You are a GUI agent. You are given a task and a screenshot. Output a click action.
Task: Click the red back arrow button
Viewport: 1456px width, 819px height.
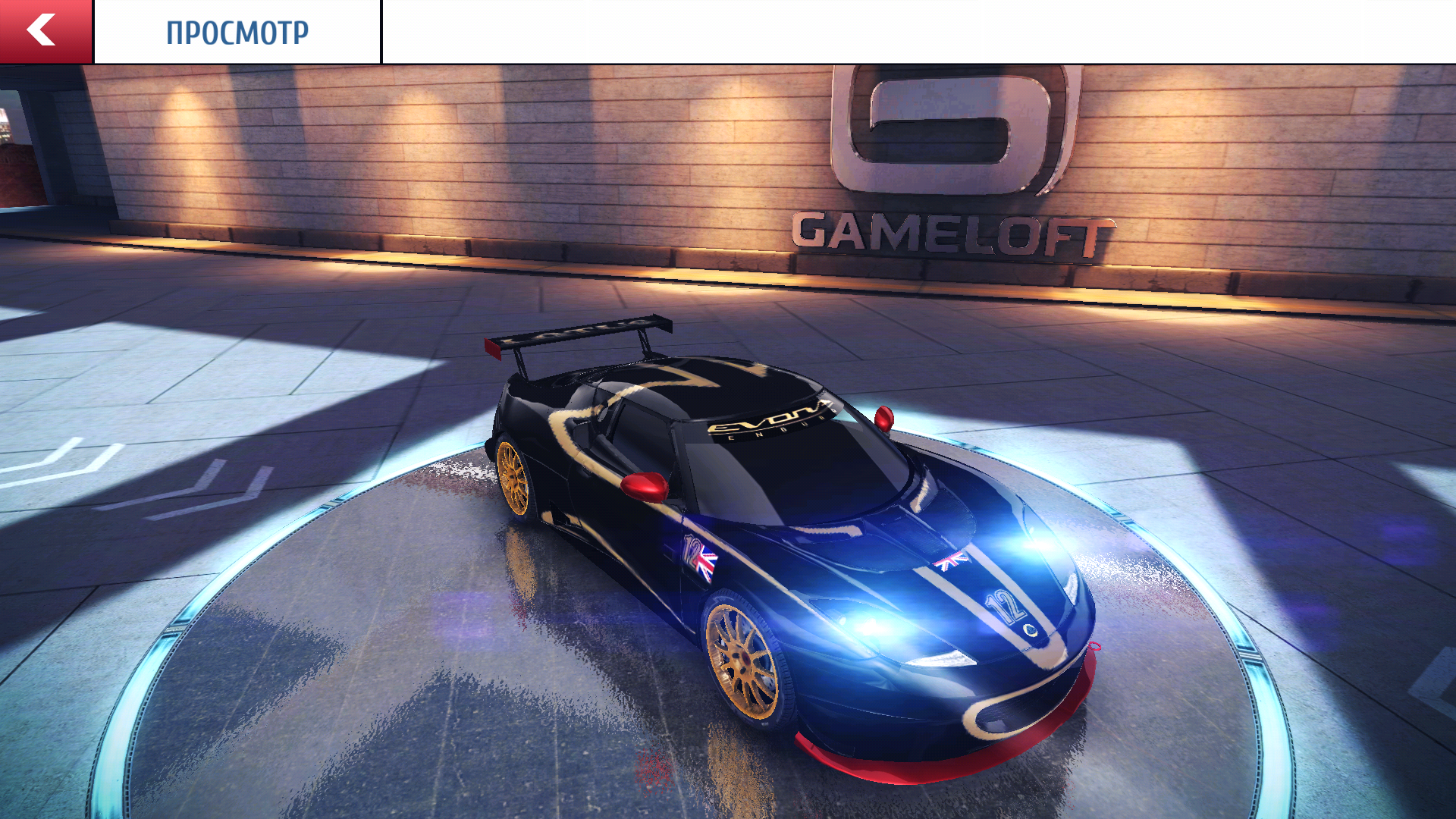click(x=45, y=32)
